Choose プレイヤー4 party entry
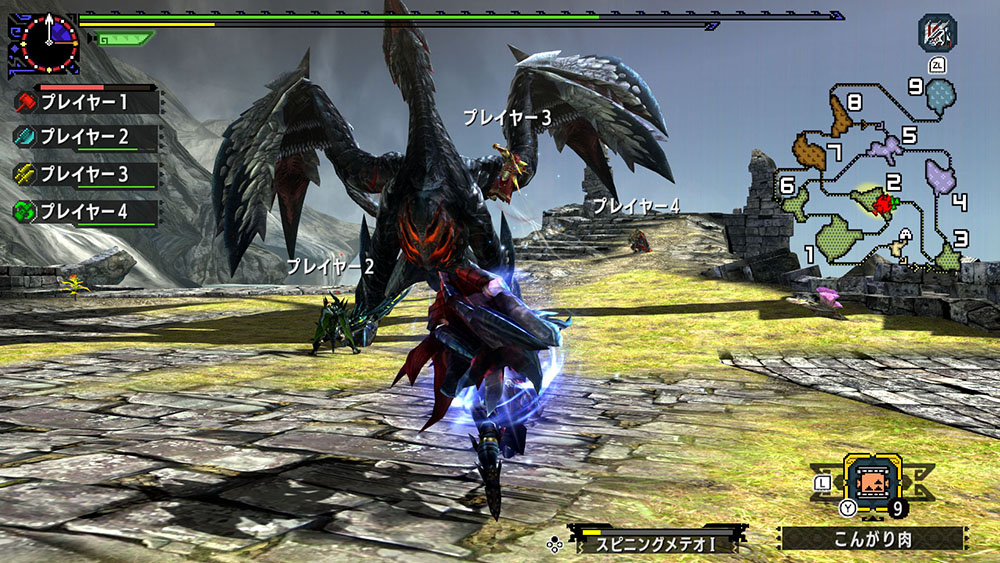Viewport: 1000px width, 563px height. pyautogui.click(x=85, y=212)
